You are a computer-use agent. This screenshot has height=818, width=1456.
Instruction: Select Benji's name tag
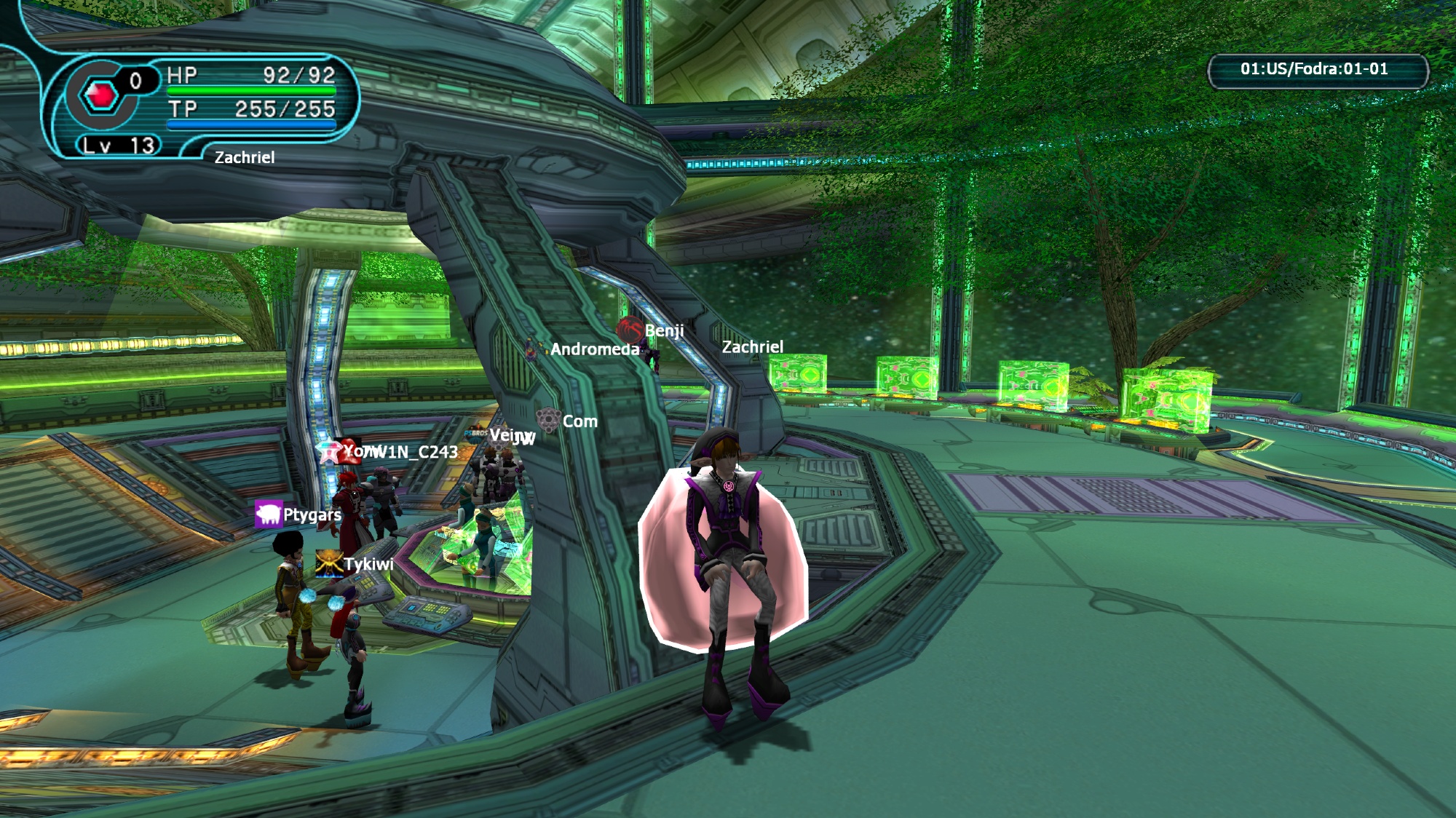click(x=663, y=330)
